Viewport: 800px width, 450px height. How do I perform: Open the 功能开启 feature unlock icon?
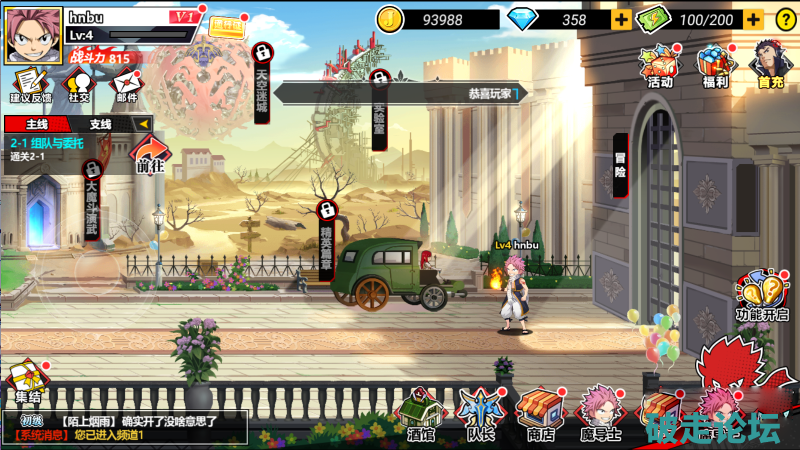tap(761, 295)
